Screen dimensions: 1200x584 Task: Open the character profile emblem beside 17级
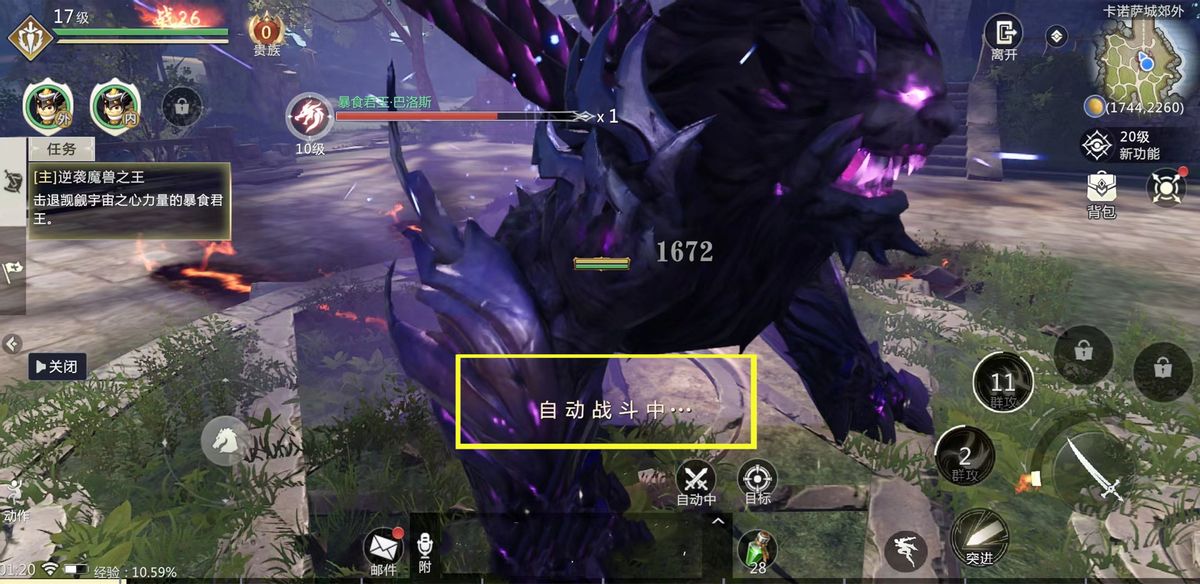coord(30,35)
